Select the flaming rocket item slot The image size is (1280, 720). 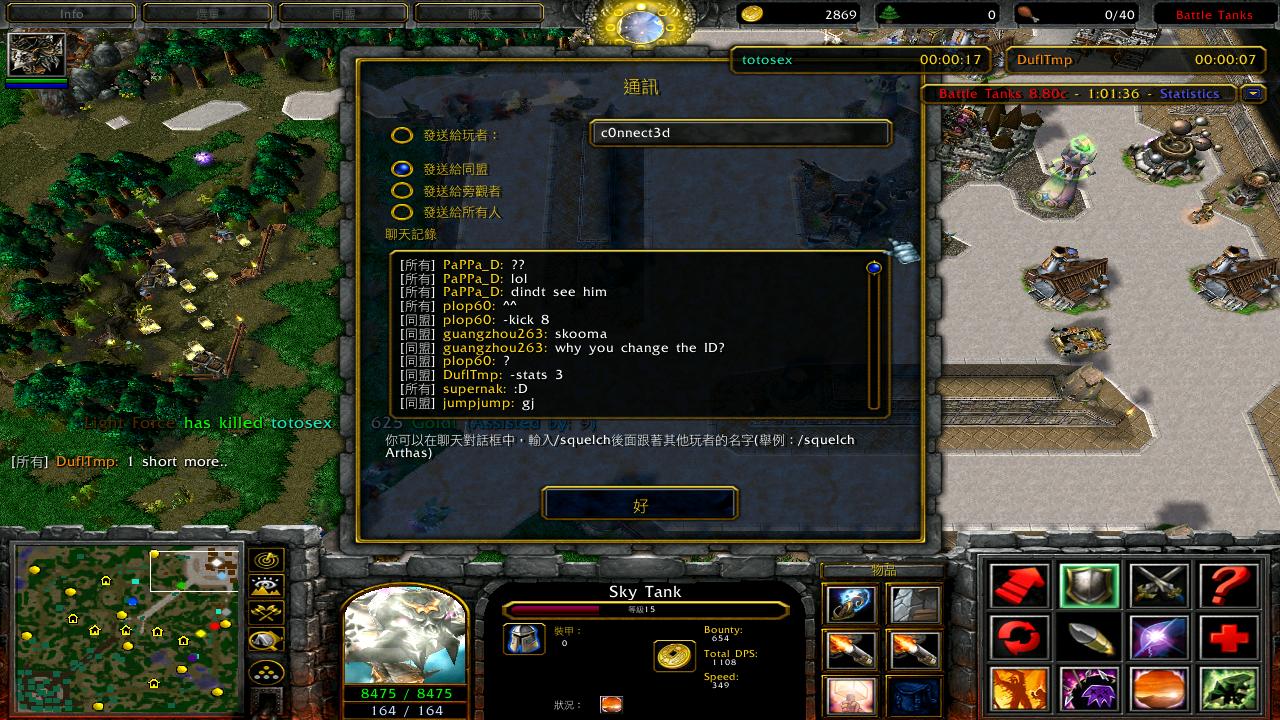click(x=851, y=650)
